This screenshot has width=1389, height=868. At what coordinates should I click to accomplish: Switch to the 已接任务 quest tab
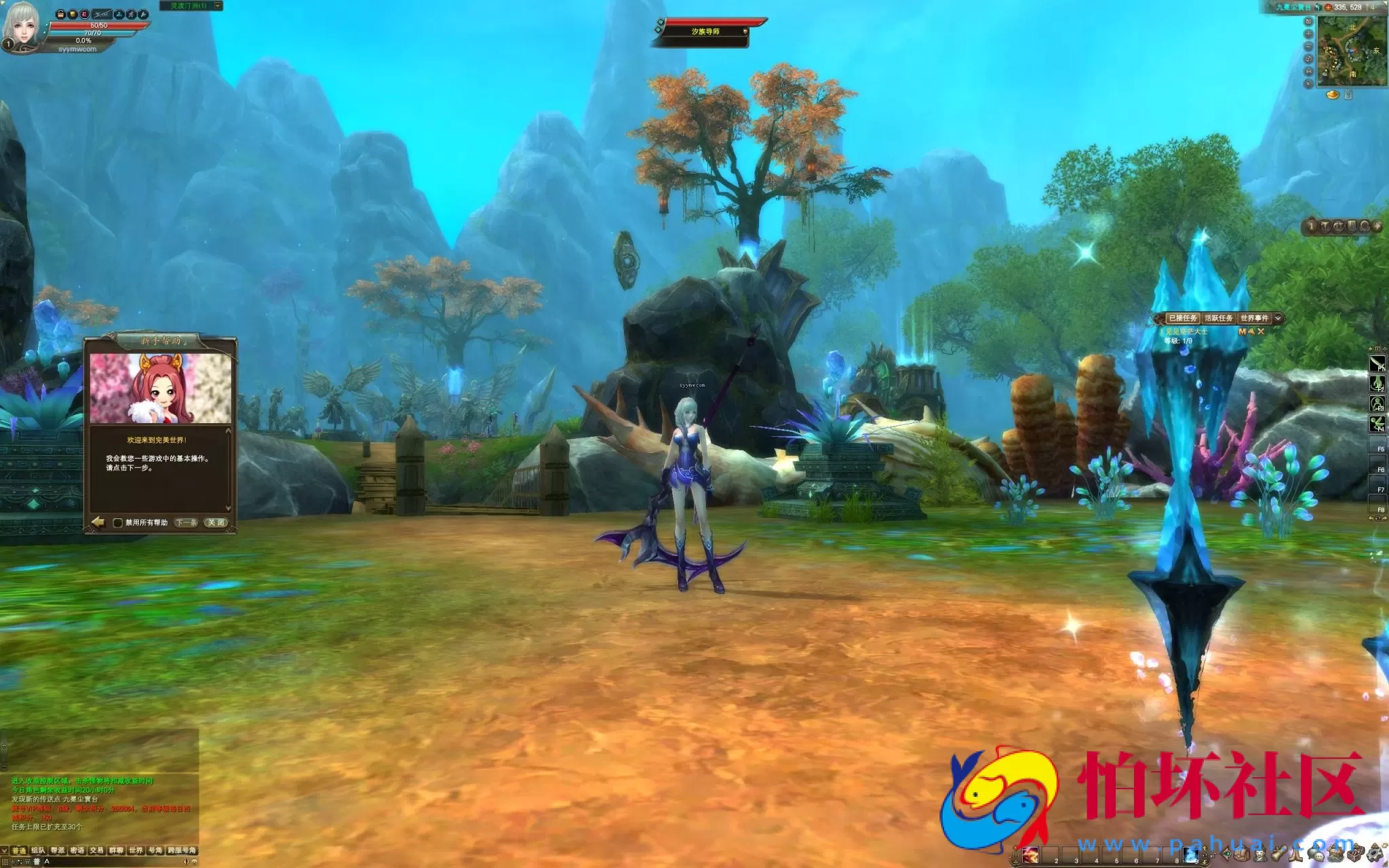tap(1182, 318)
